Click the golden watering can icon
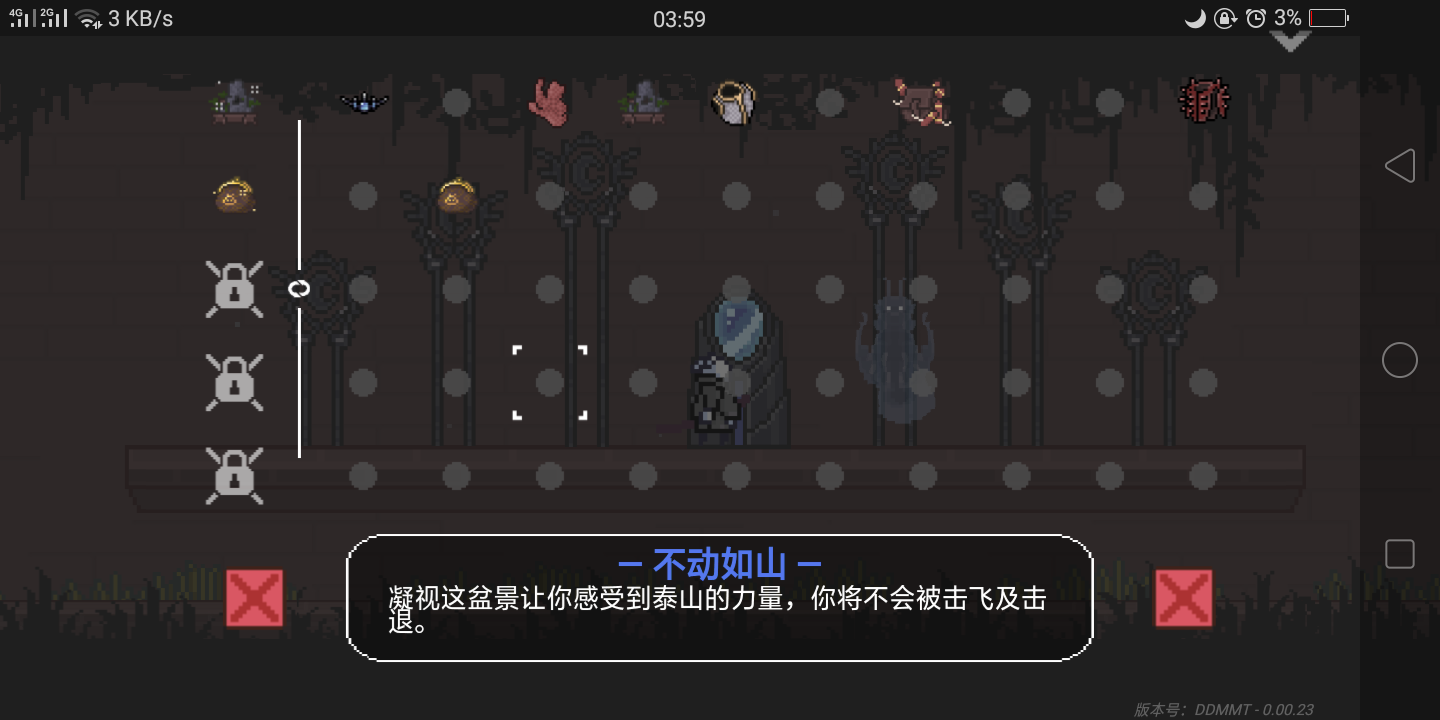 pos(735,100)
